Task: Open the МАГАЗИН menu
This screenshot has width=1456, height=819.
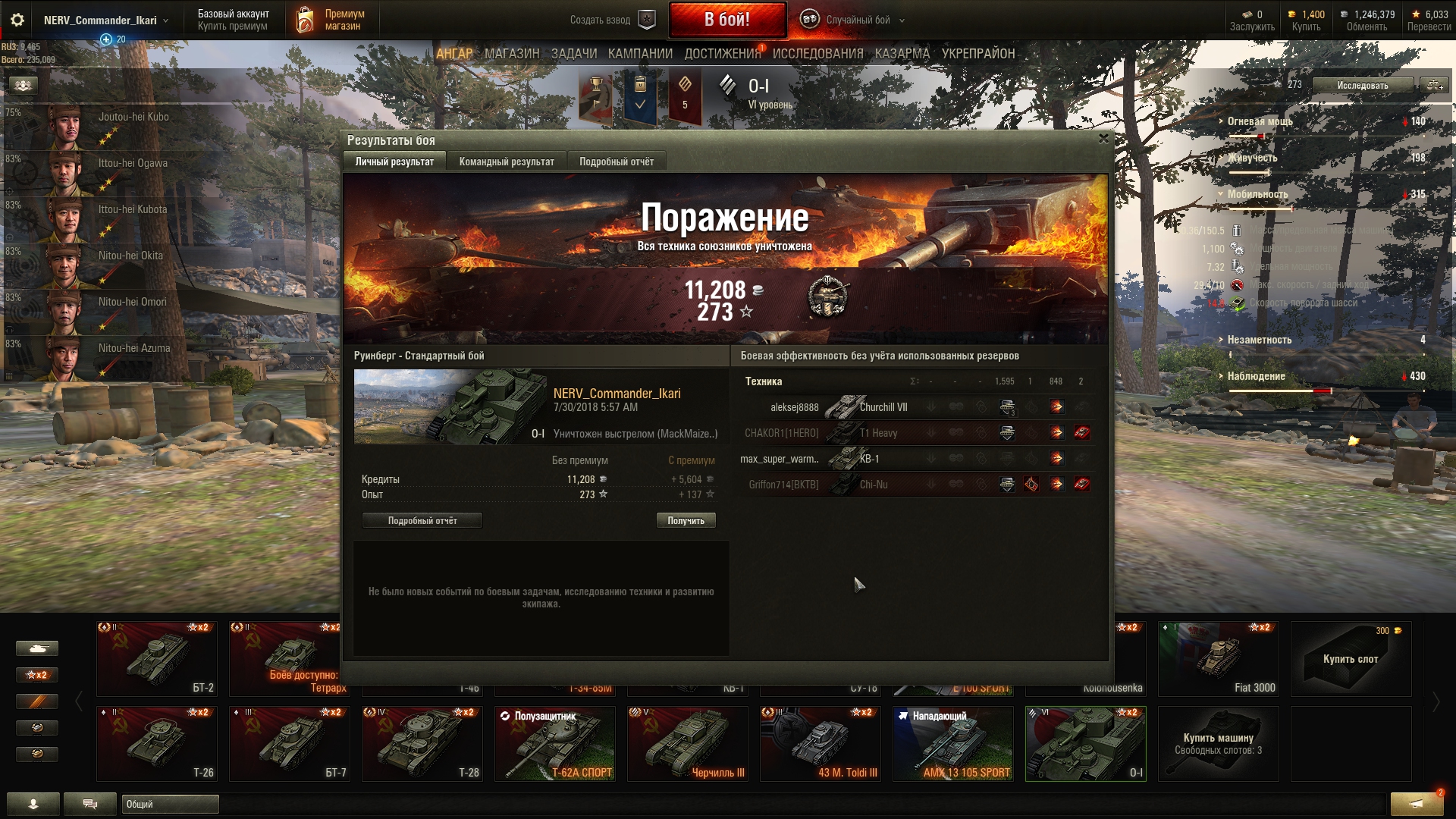Action: click(x=512, y=54)
